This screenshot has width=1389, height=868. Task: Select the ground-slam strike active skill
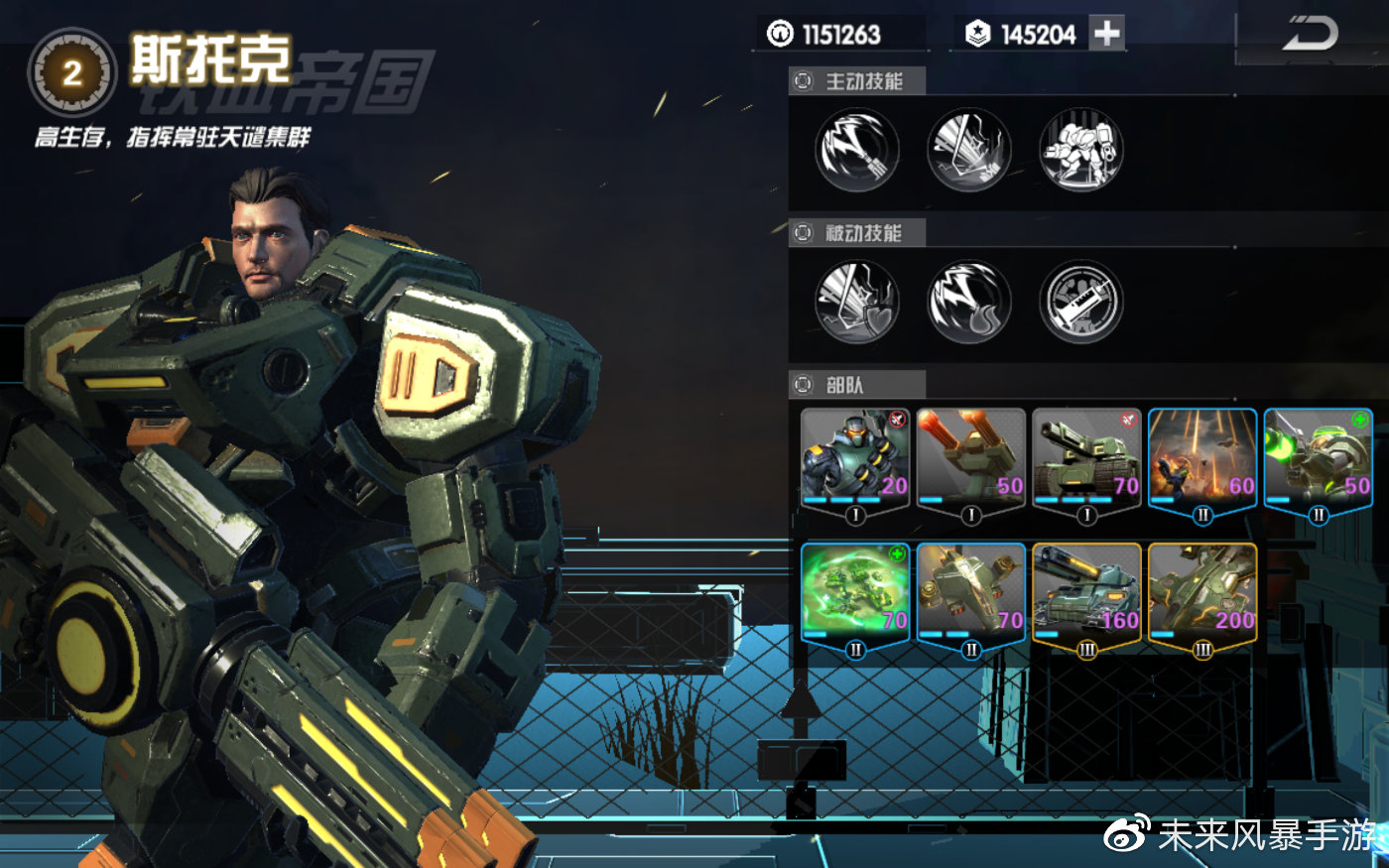(969, 150)
